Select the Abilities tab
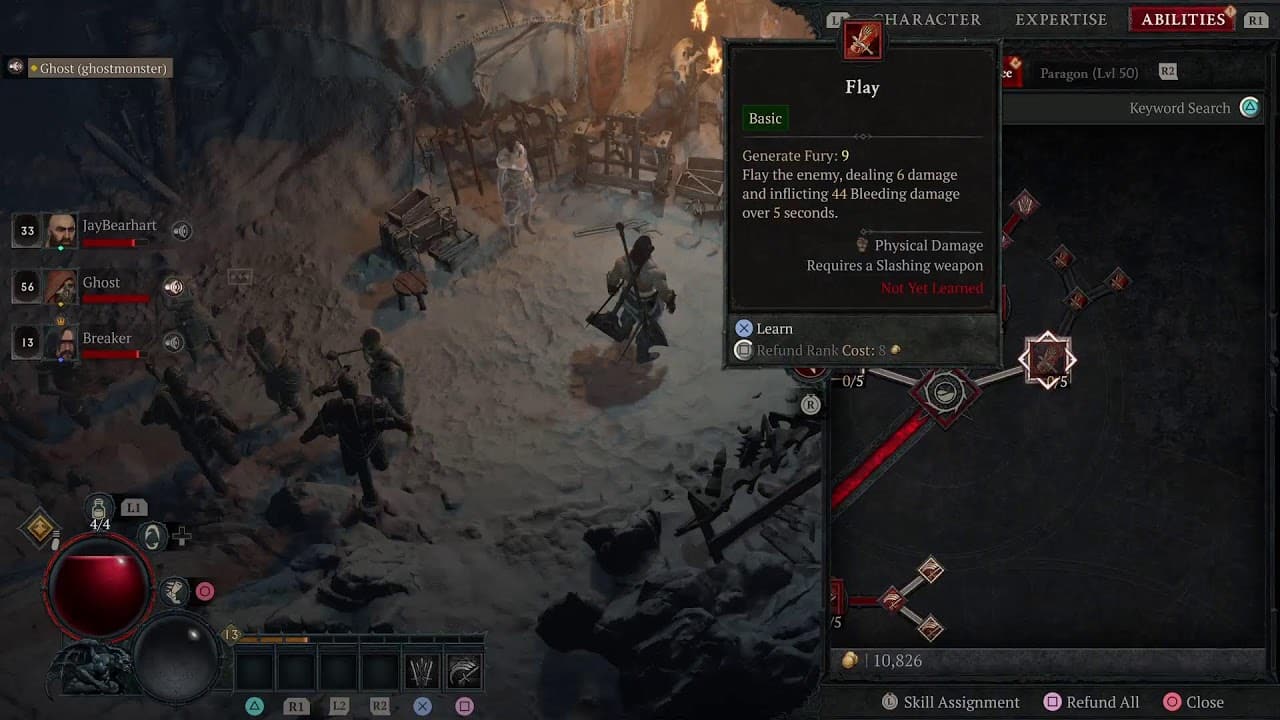Viewport: 1280px width, 720px height. click(x=1183, y=20)
